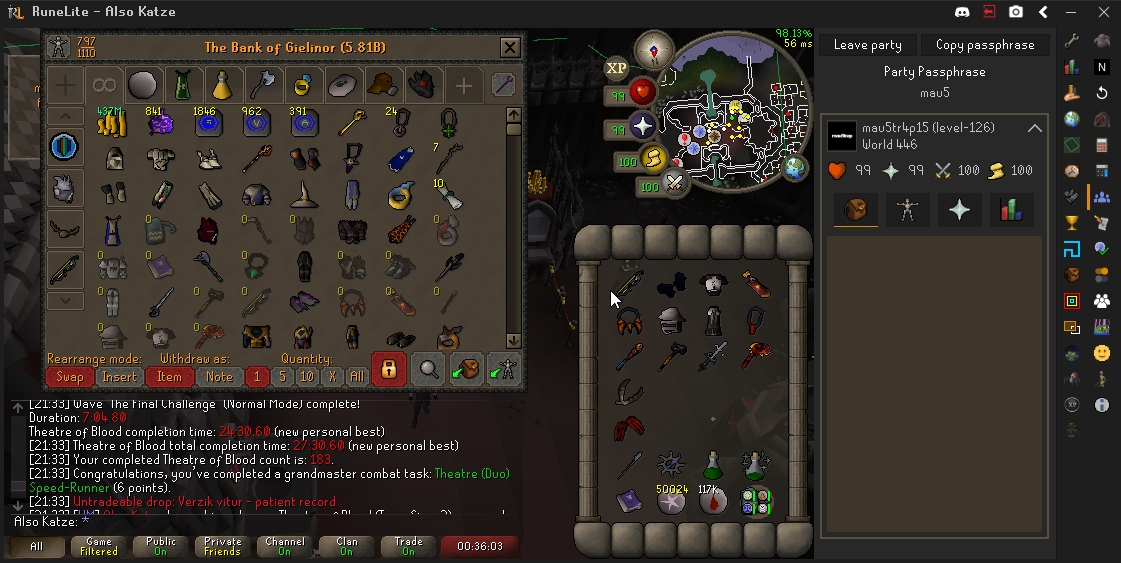
Task: Choose withdraw quantity All
Action: [x=356, y=377]
